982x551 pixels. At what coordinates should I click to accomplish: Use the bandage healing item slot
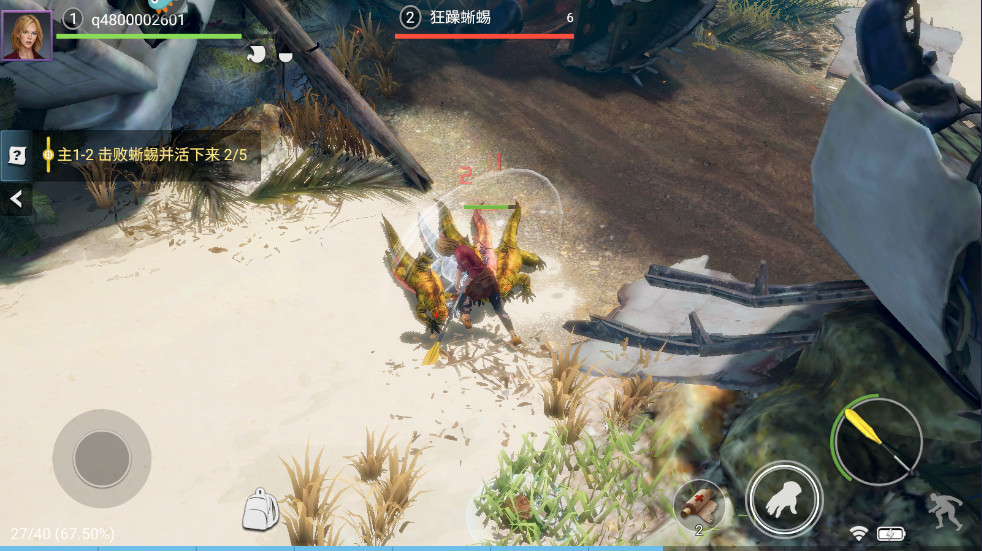pyautogui.click(x=698, y=503)
